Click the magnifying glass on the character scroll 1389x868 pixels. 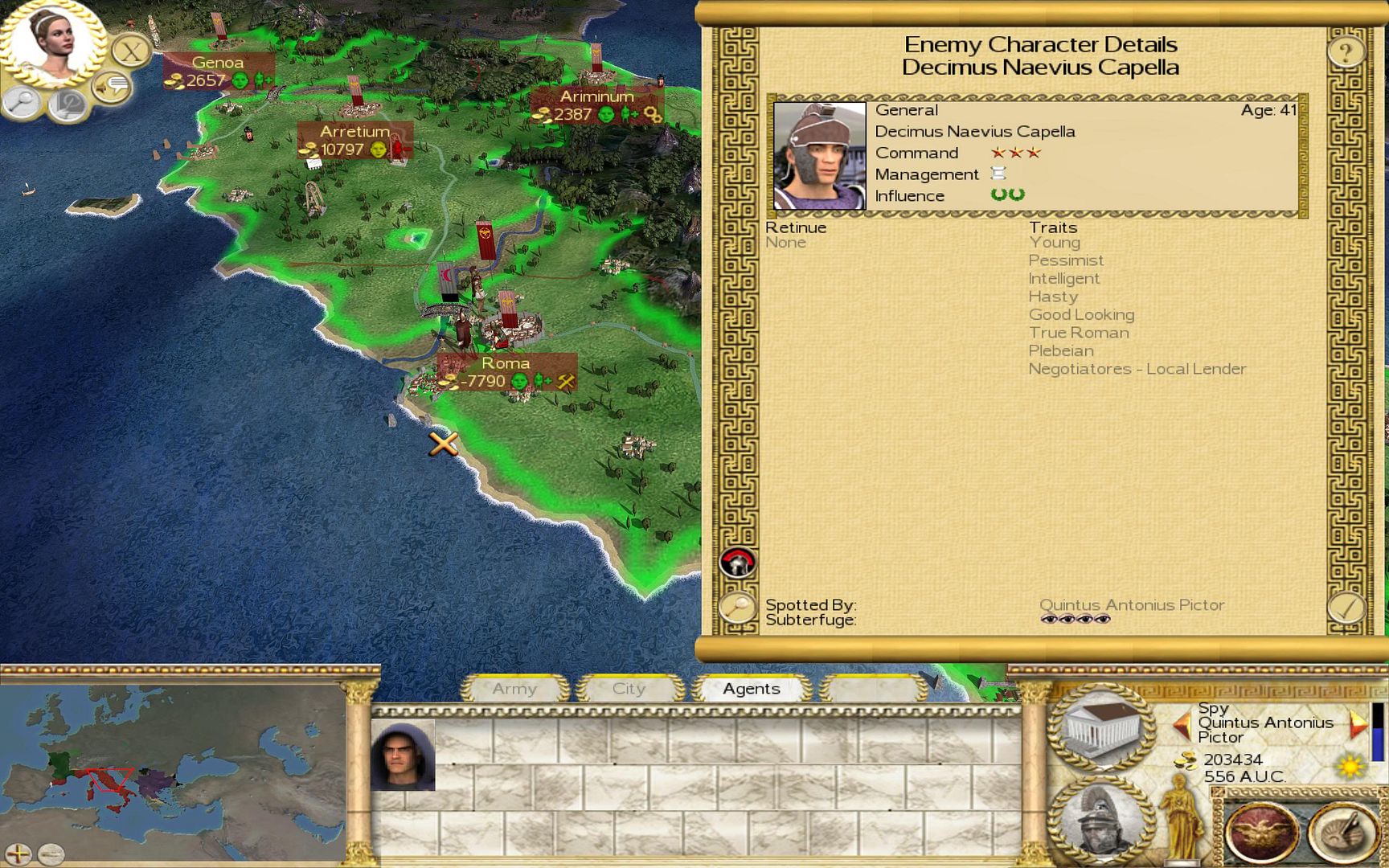[x=736, y=608]
